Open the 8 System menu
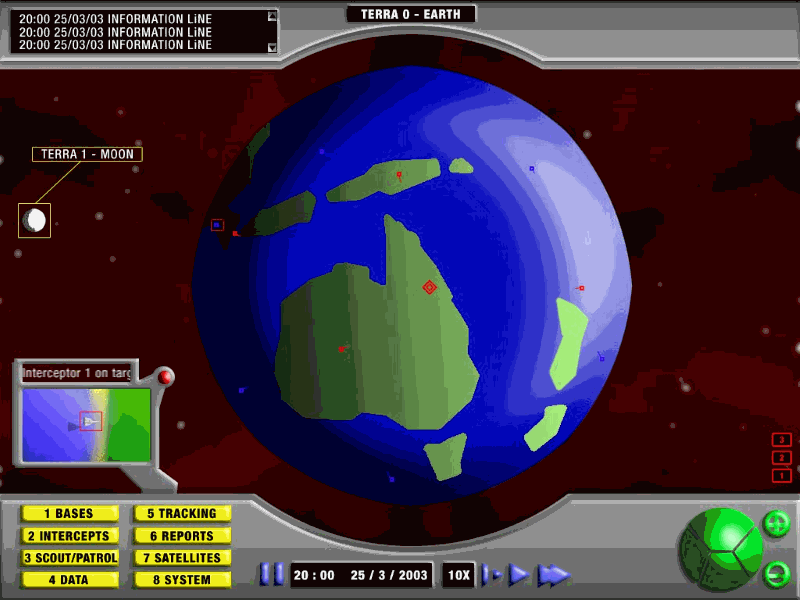800x600 pixels. click(182, 580)
